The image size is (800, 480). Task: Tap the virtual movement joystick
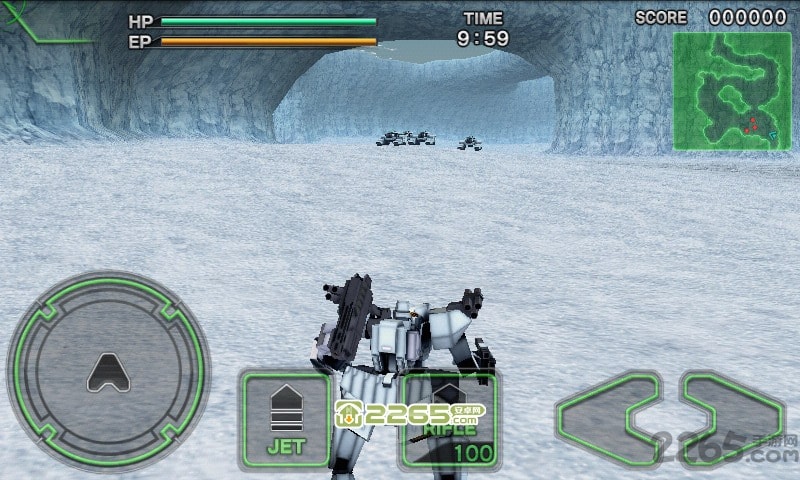pyautogui.click(x=107, y=373)
